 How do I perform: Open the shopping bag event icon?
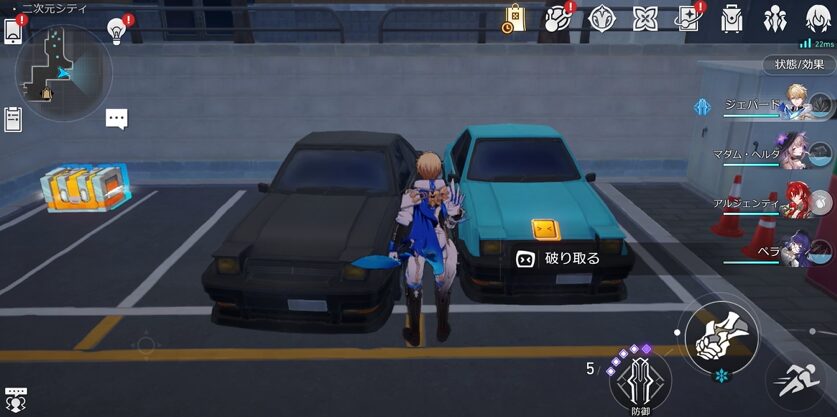pos(514,19)
